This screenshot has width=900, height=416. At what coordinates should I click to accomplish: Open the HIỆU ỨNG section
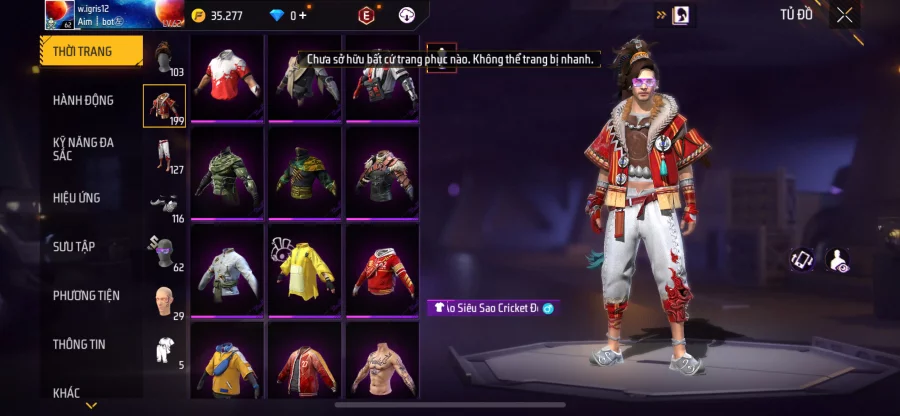77,198
